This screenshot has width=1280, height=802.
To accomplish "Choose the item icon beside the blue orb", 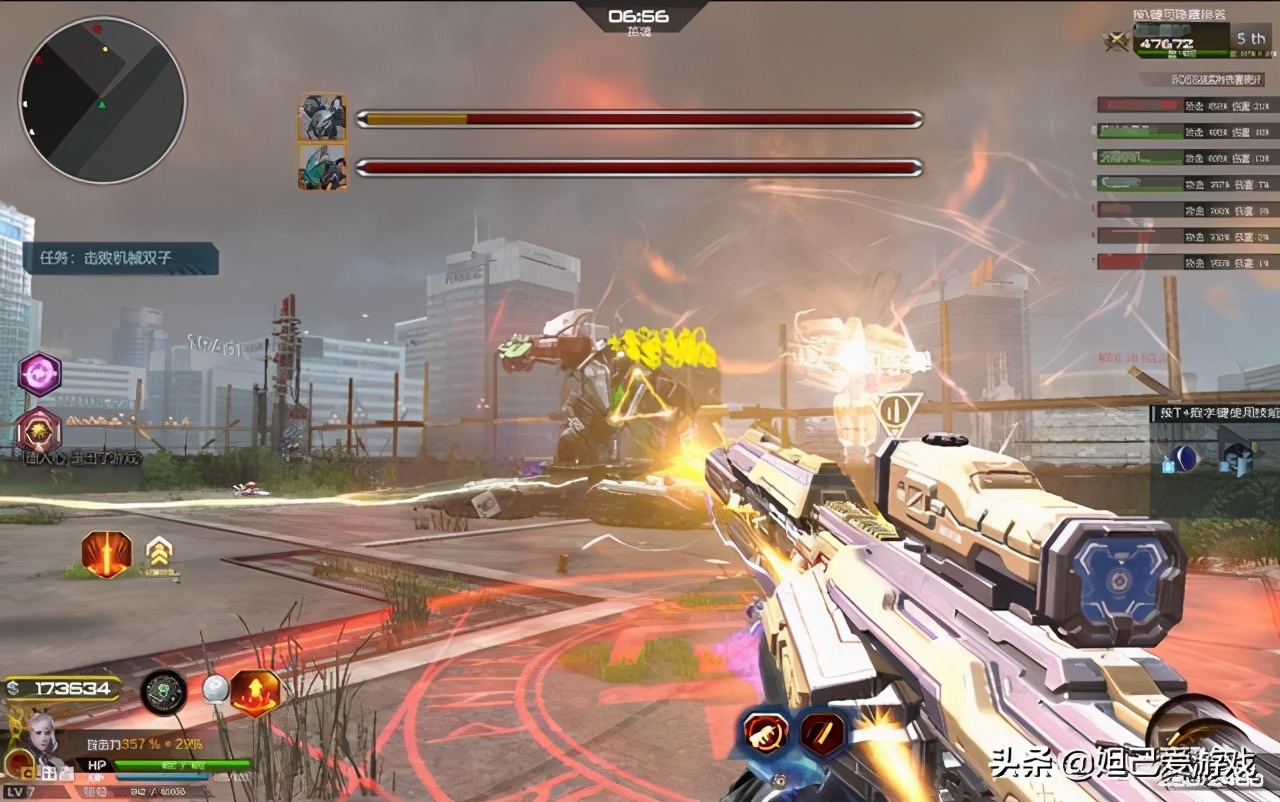I will tap(1236, 459).
